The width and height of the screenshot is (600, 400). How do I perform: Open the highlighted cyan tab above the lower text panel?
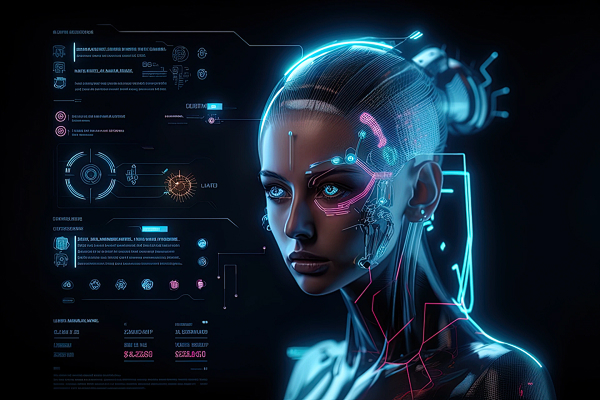(x=156, y=229)
